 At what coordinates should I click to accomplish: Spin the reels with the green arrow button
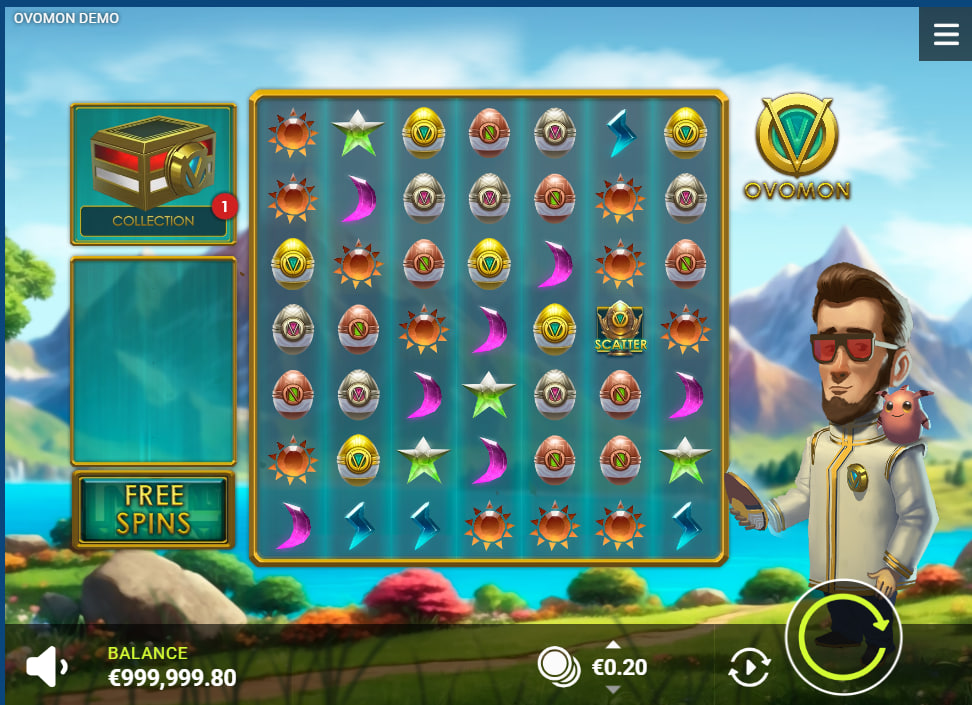click(x=844, y=636)
